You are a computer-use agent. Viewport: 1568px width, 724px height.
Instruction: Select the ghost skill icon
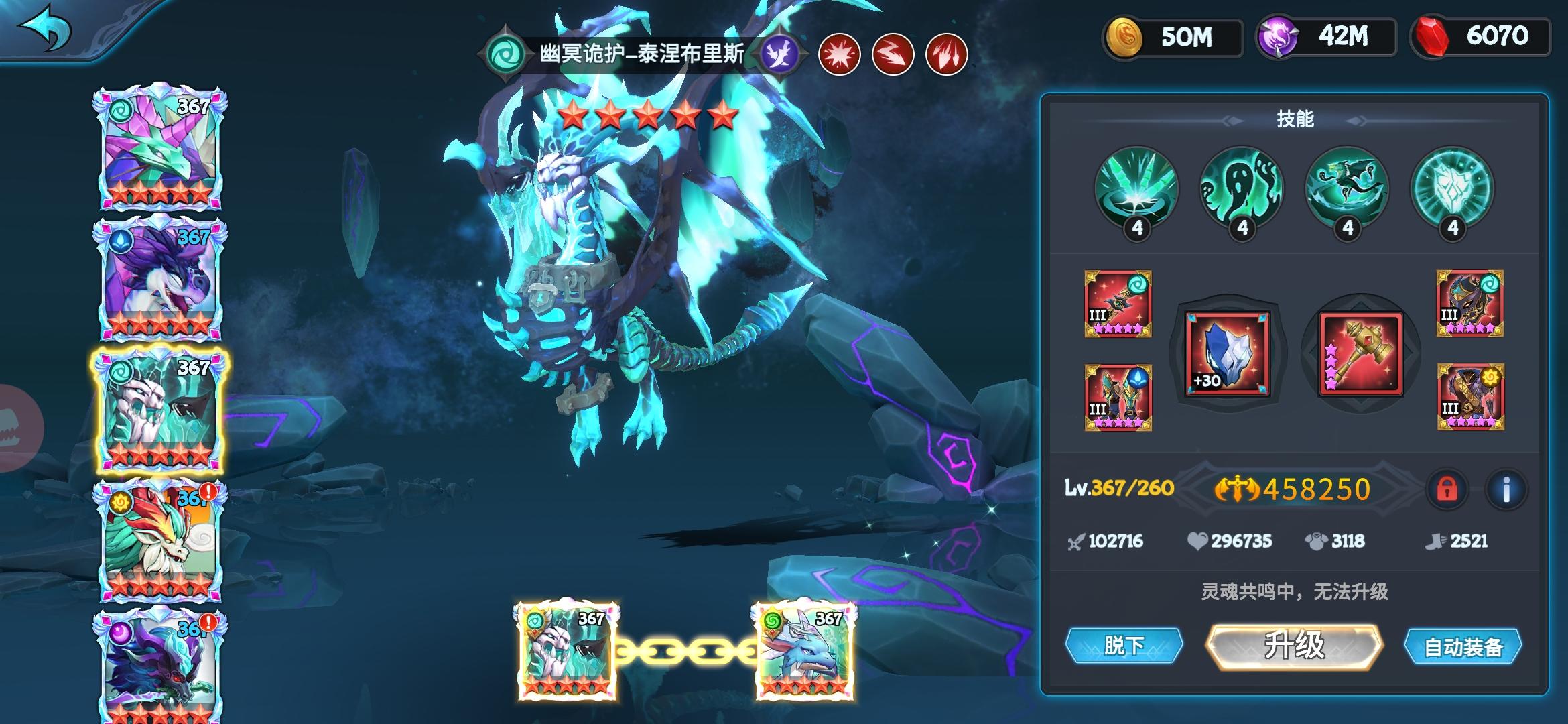tap(1242, 188)
